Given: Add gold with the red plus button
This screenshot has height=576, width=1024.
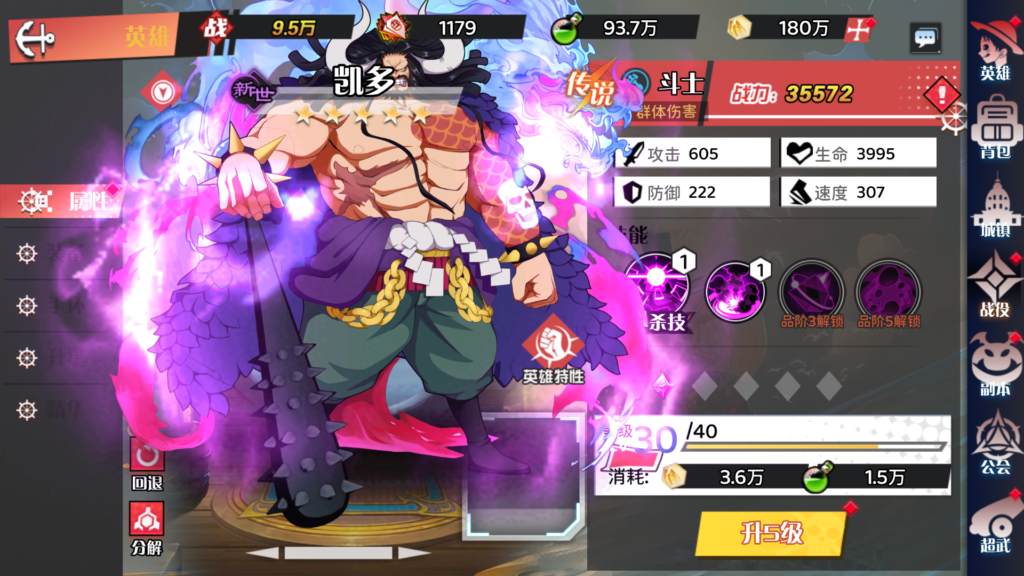Looking at the screenshot, I should point(857,29).
